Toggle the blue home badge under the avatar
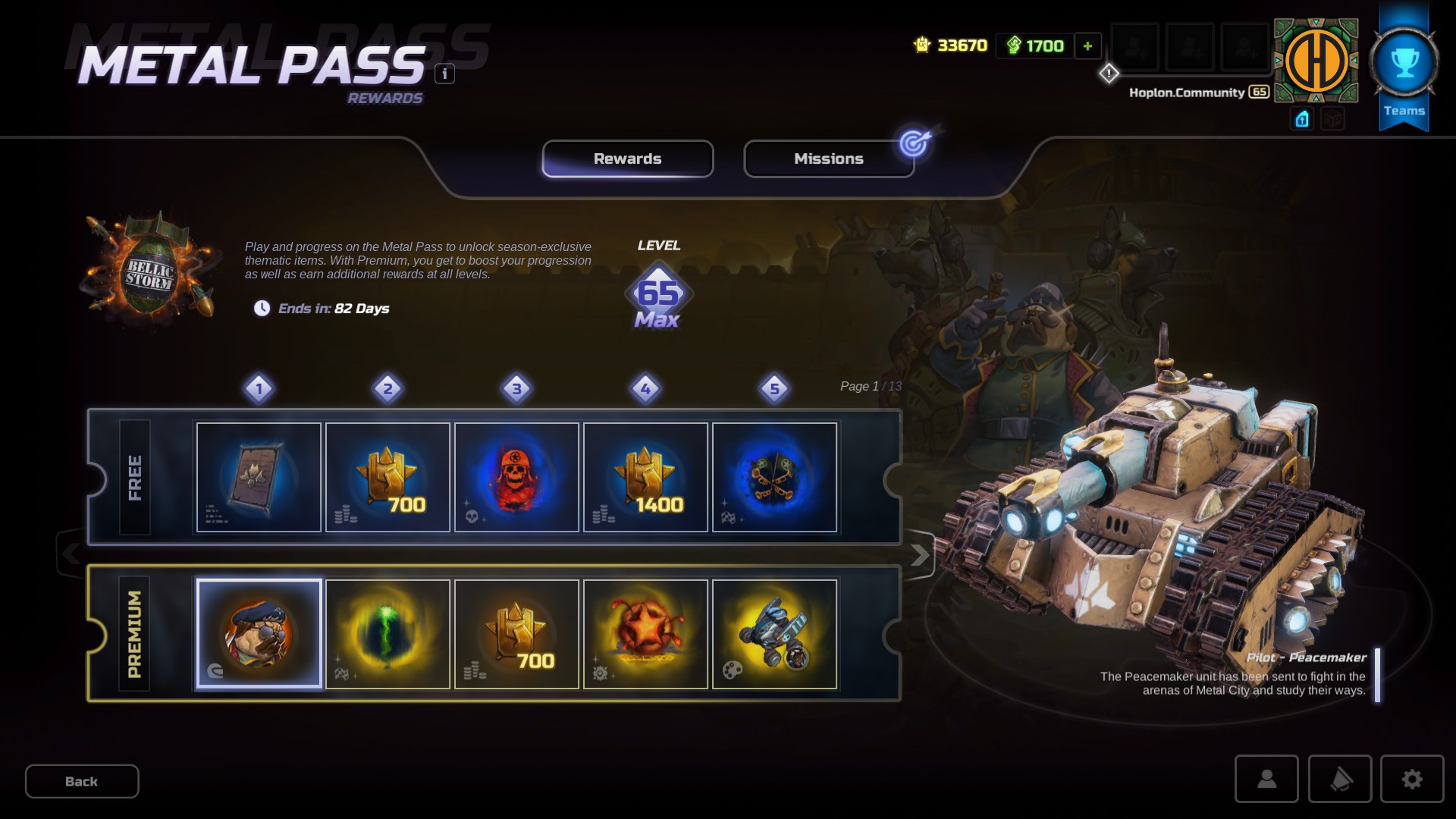 [1301, 119]
